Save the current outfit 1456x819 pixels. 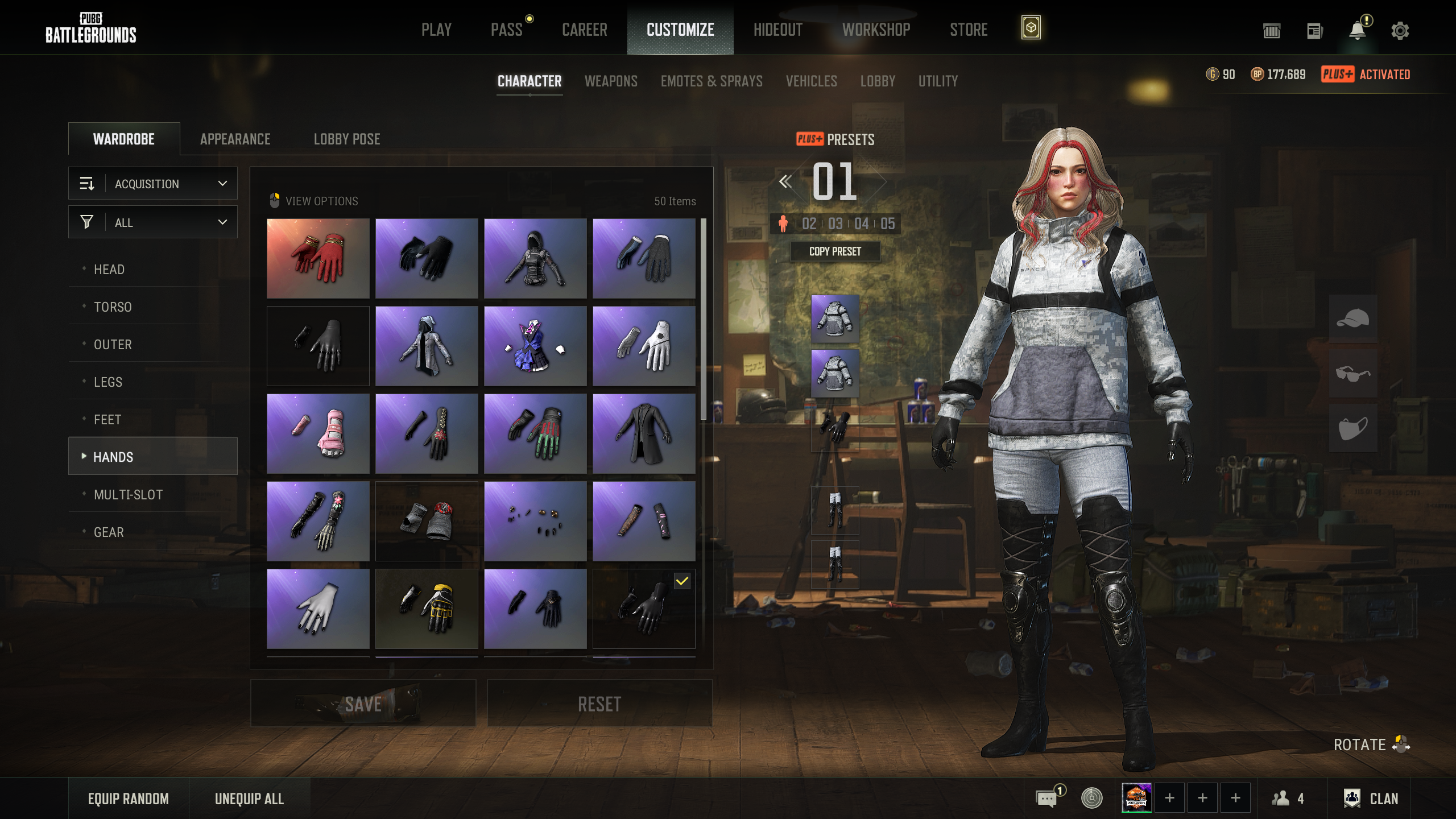(363, 704)
